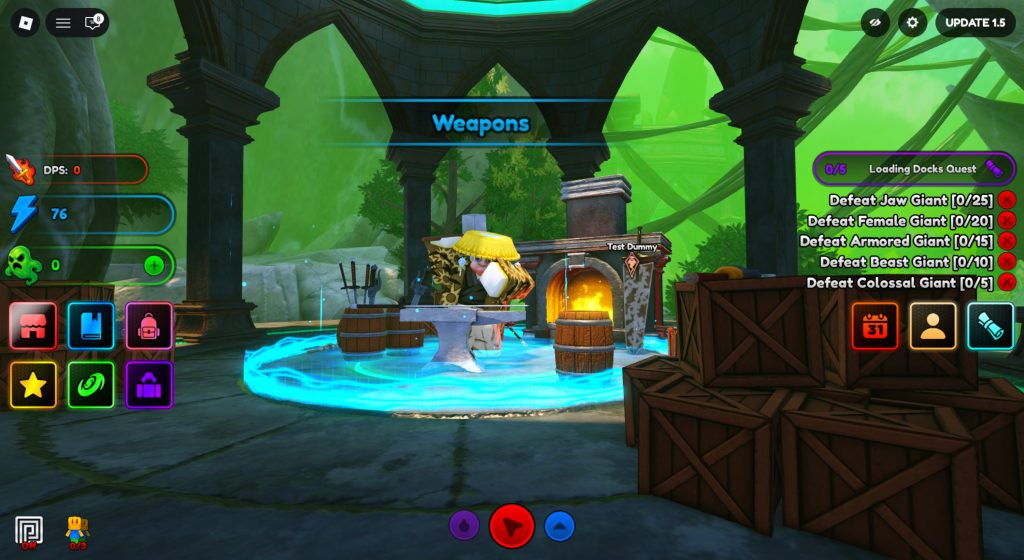Open the cyan scroll quests icon
Viewport: 1024px width, 560px height.
click(991, 326)
